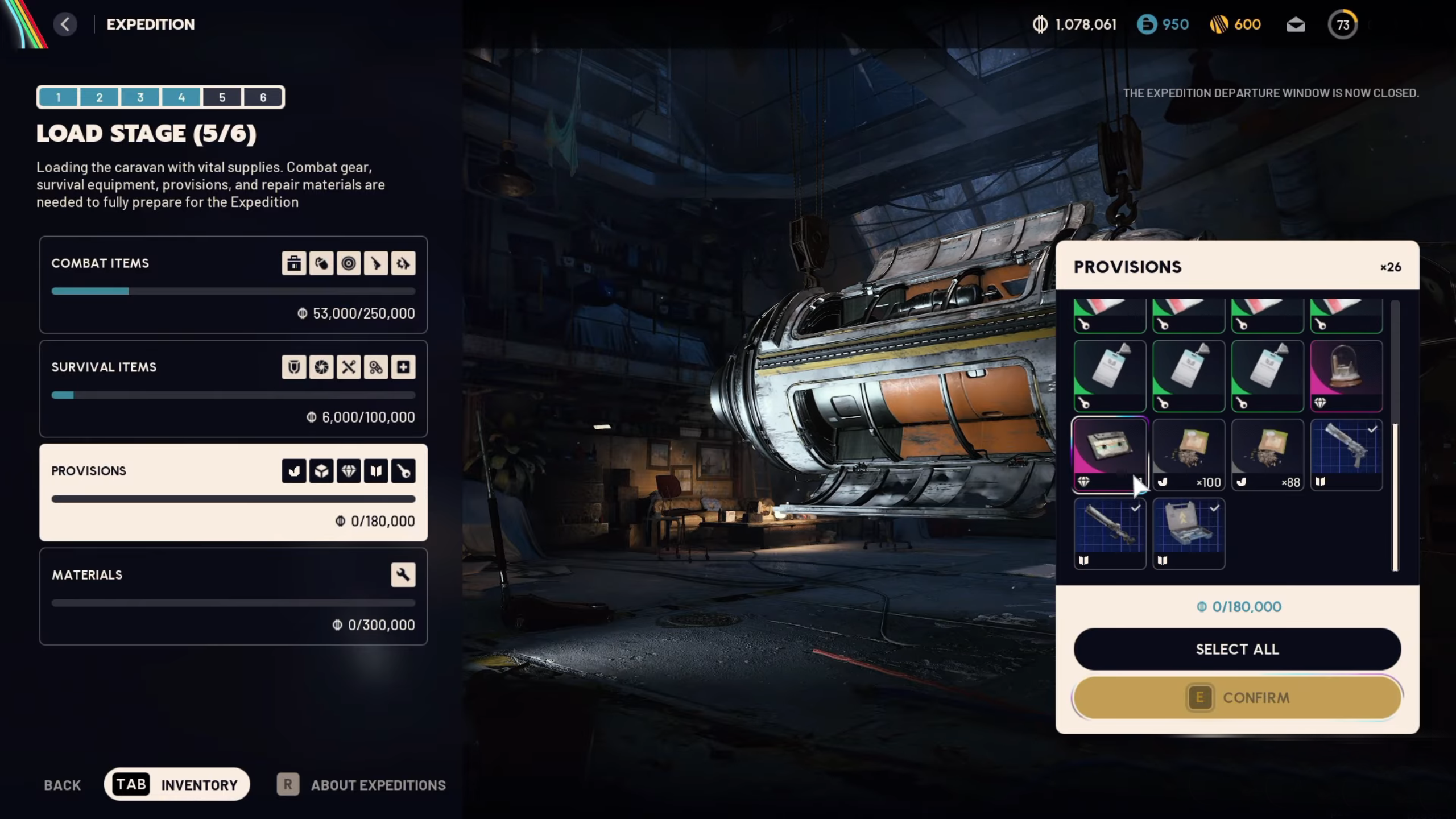
Task: Open expedition stage tab 1
Action: point(59,97)
